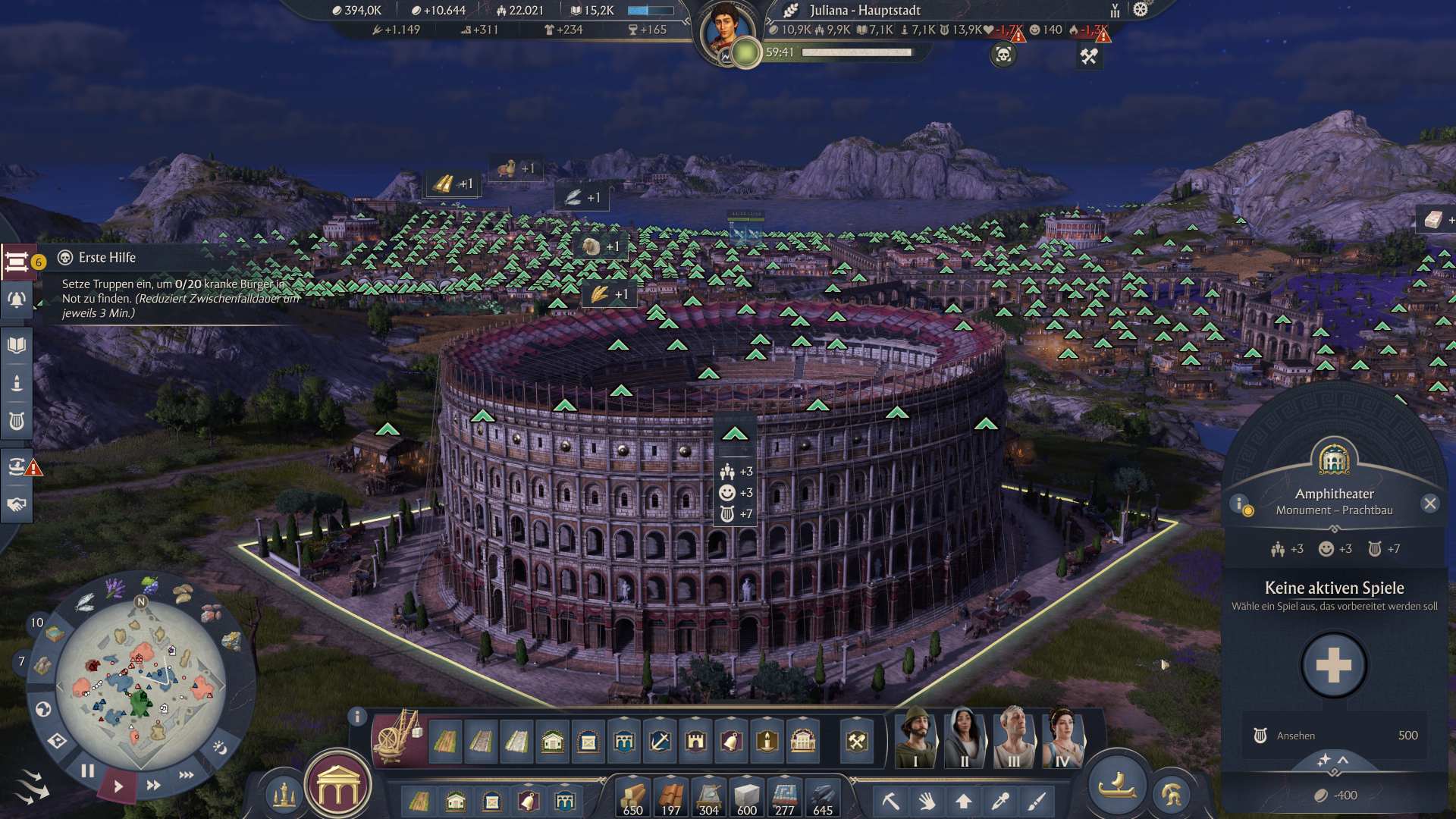Close the Amphitheater panel
The width and height of the screenshot is (1456, 819).
point(1429,504)
